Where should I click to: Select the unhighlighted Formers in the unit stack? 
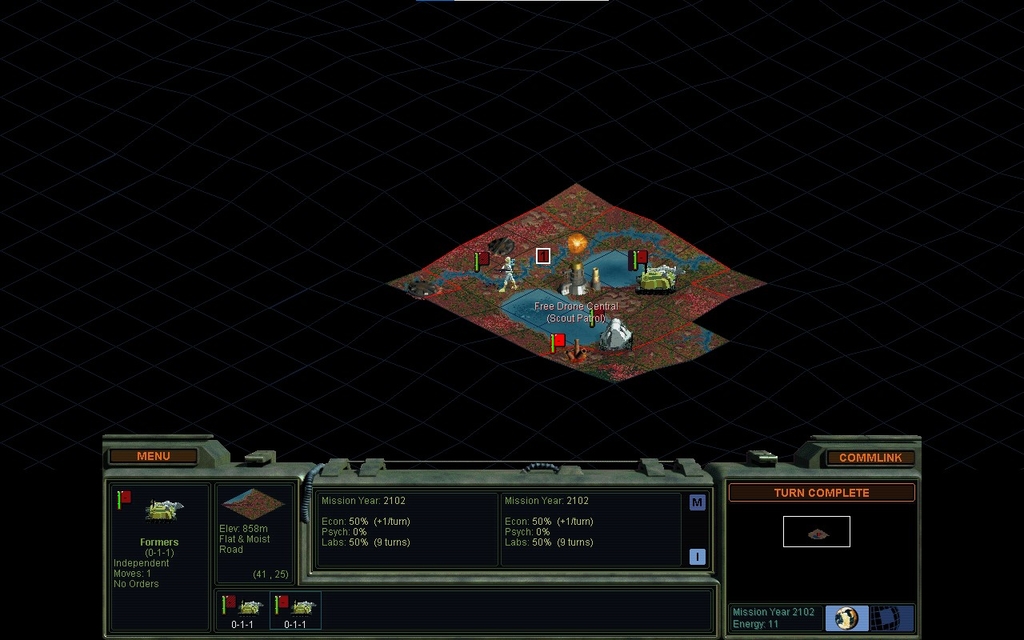[x=242, y=610]
